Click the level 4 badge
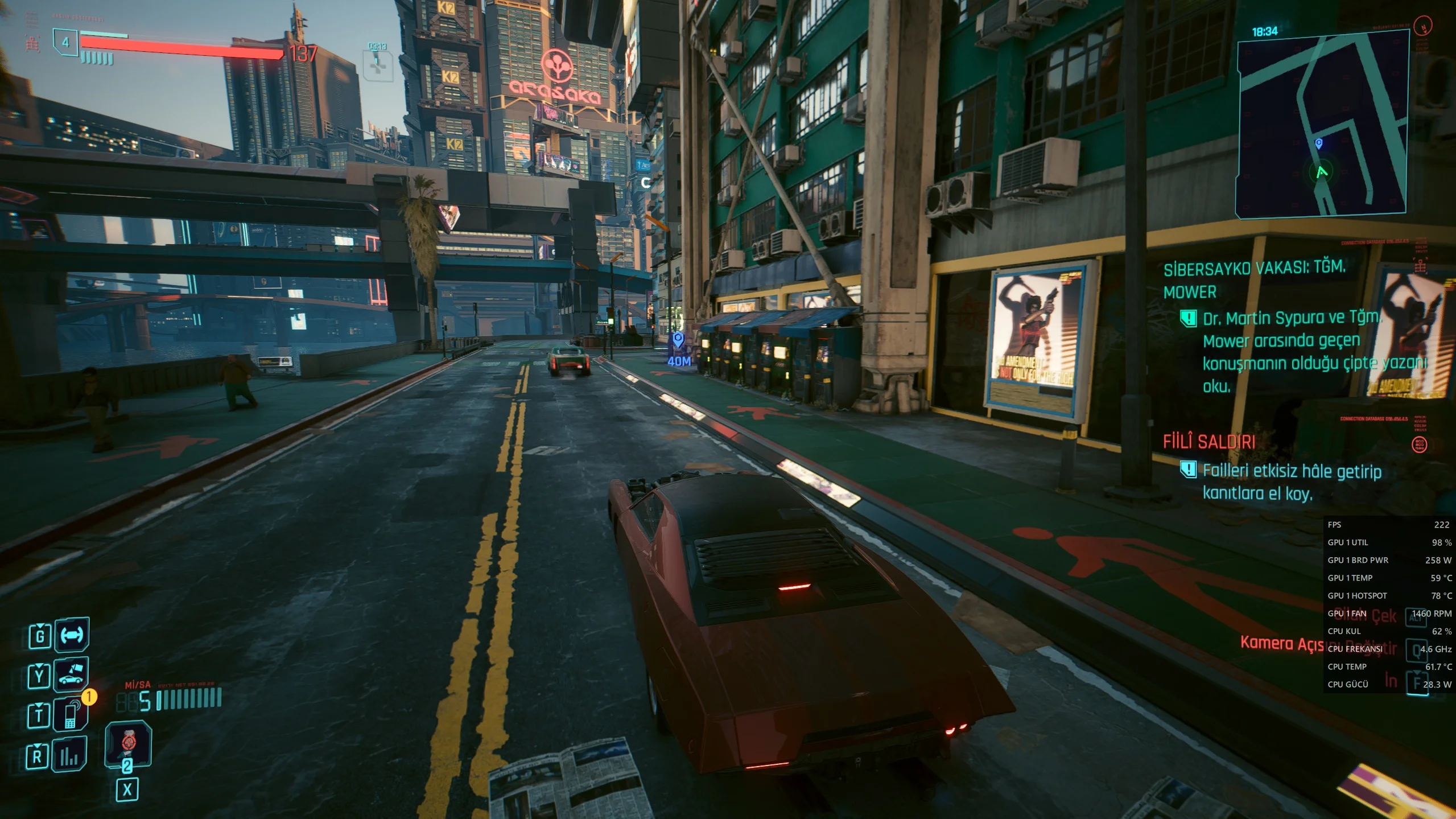Viewport: 1456px width, 819px height. 65,42
